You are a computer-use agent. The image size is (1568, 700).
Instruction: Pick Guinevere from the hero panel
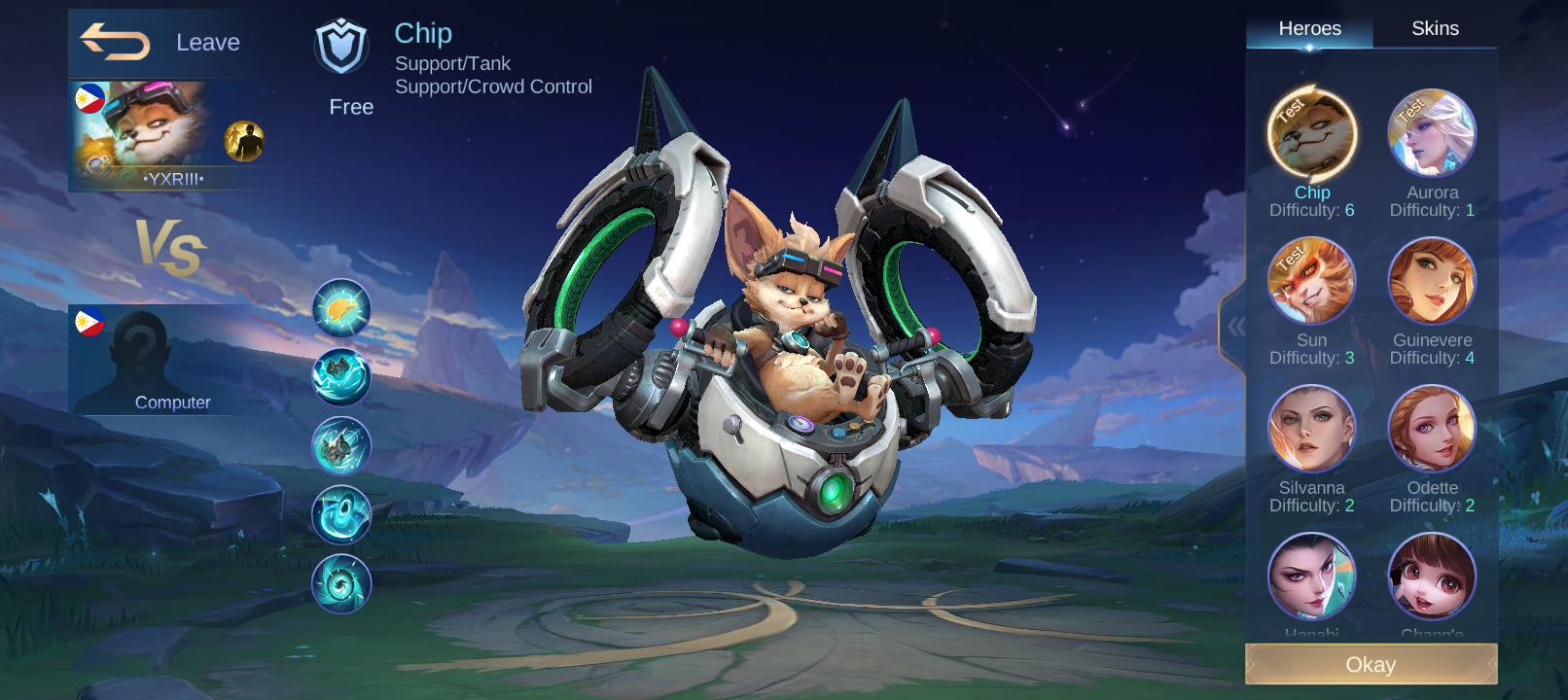1431,279
